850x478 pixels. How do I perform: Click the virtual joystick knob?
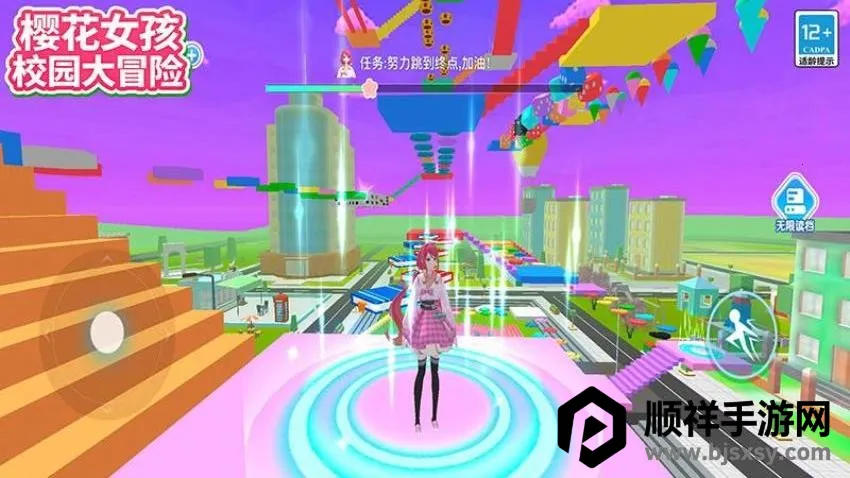[105, 329]
